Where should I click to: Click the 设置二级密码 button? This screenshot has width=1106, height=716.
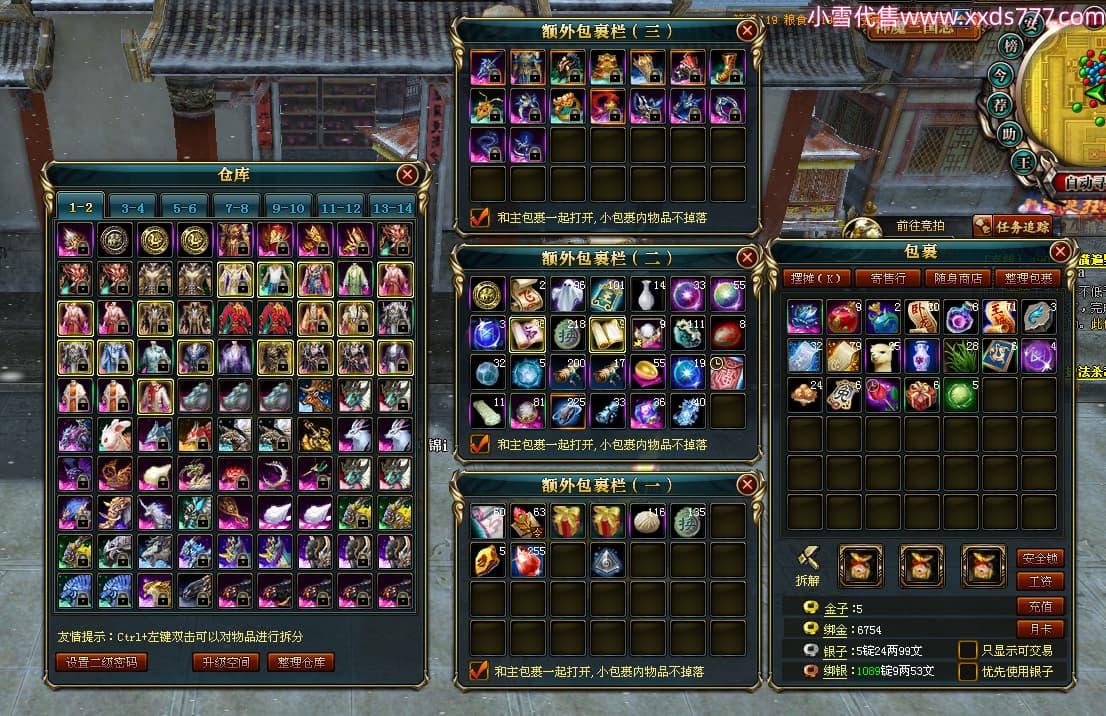coord(102,662)
